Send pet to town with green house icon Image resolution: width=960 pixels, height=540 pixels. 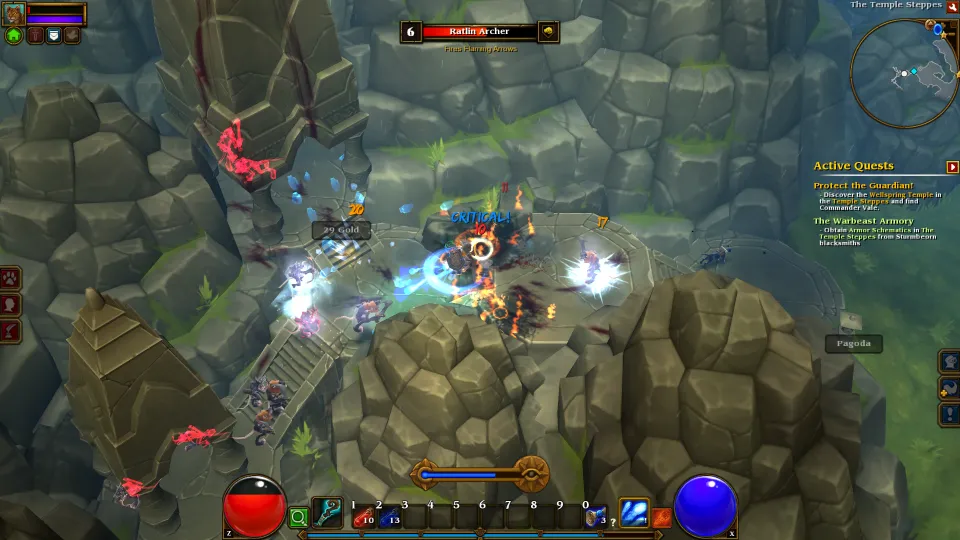[x=14, y=35]
